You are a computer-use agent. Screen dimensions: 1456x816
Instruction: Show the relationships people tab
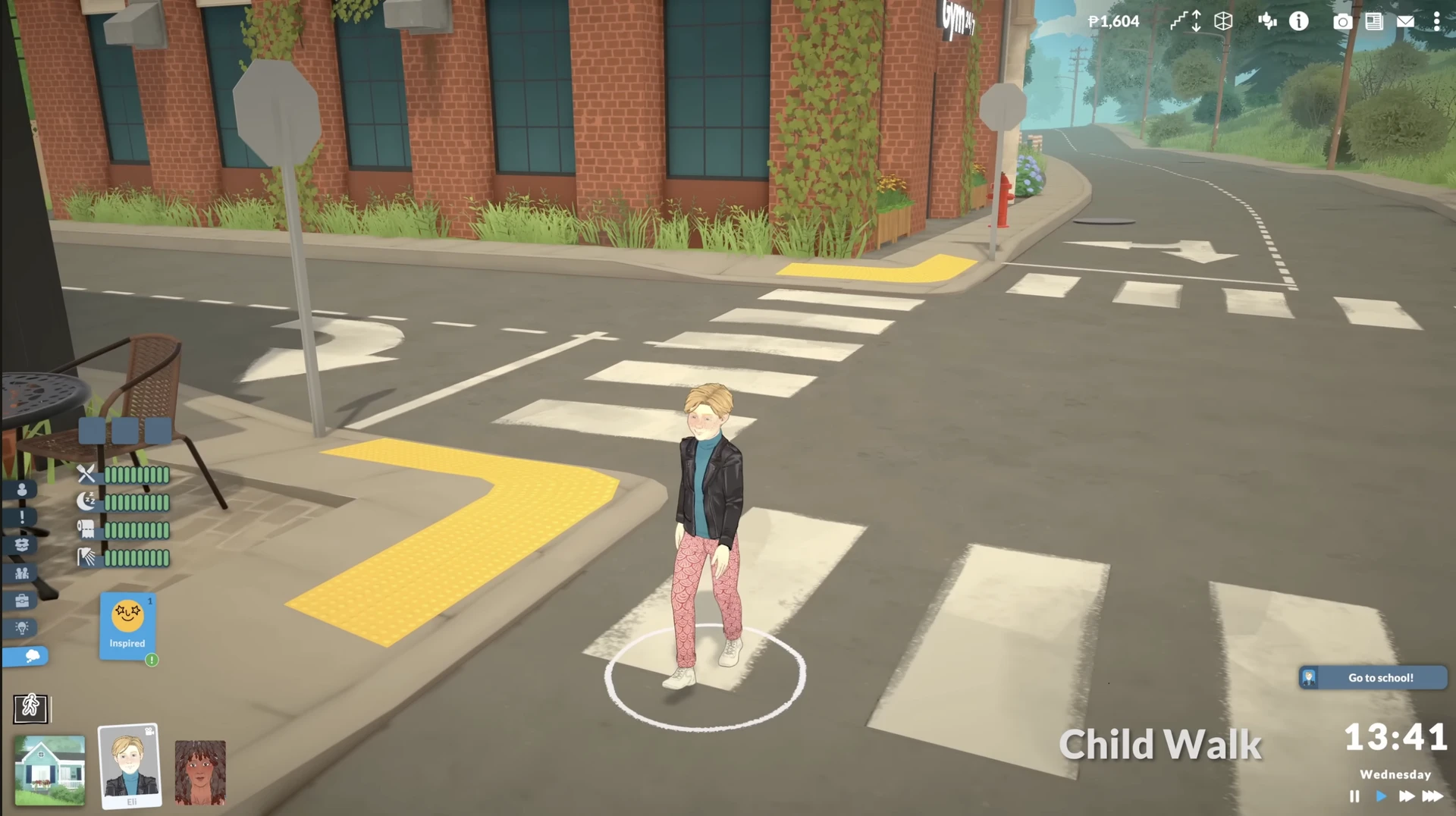click(22, 573)
